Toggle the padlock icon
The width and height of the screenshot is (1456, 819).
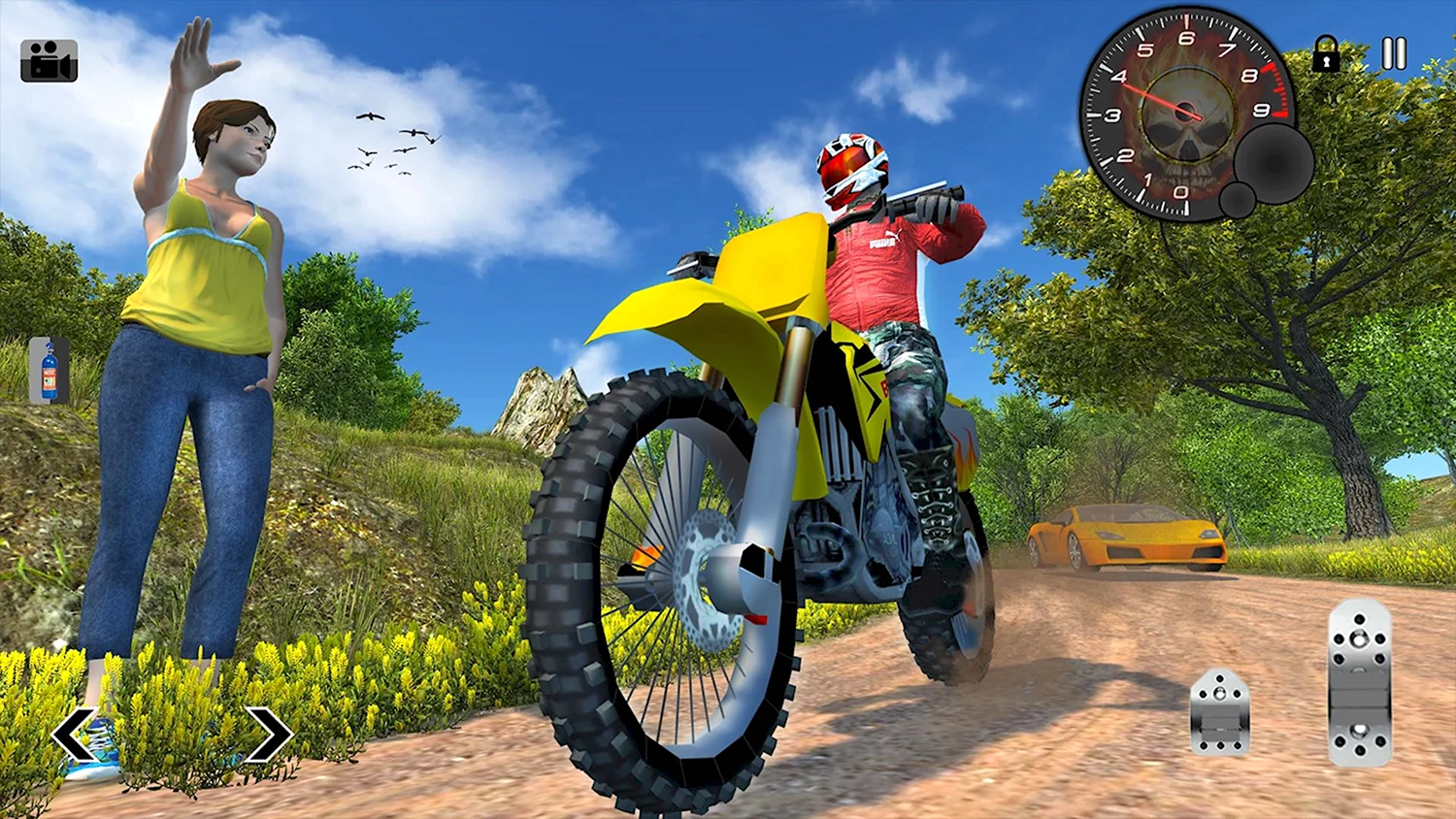click(1326, 54)
